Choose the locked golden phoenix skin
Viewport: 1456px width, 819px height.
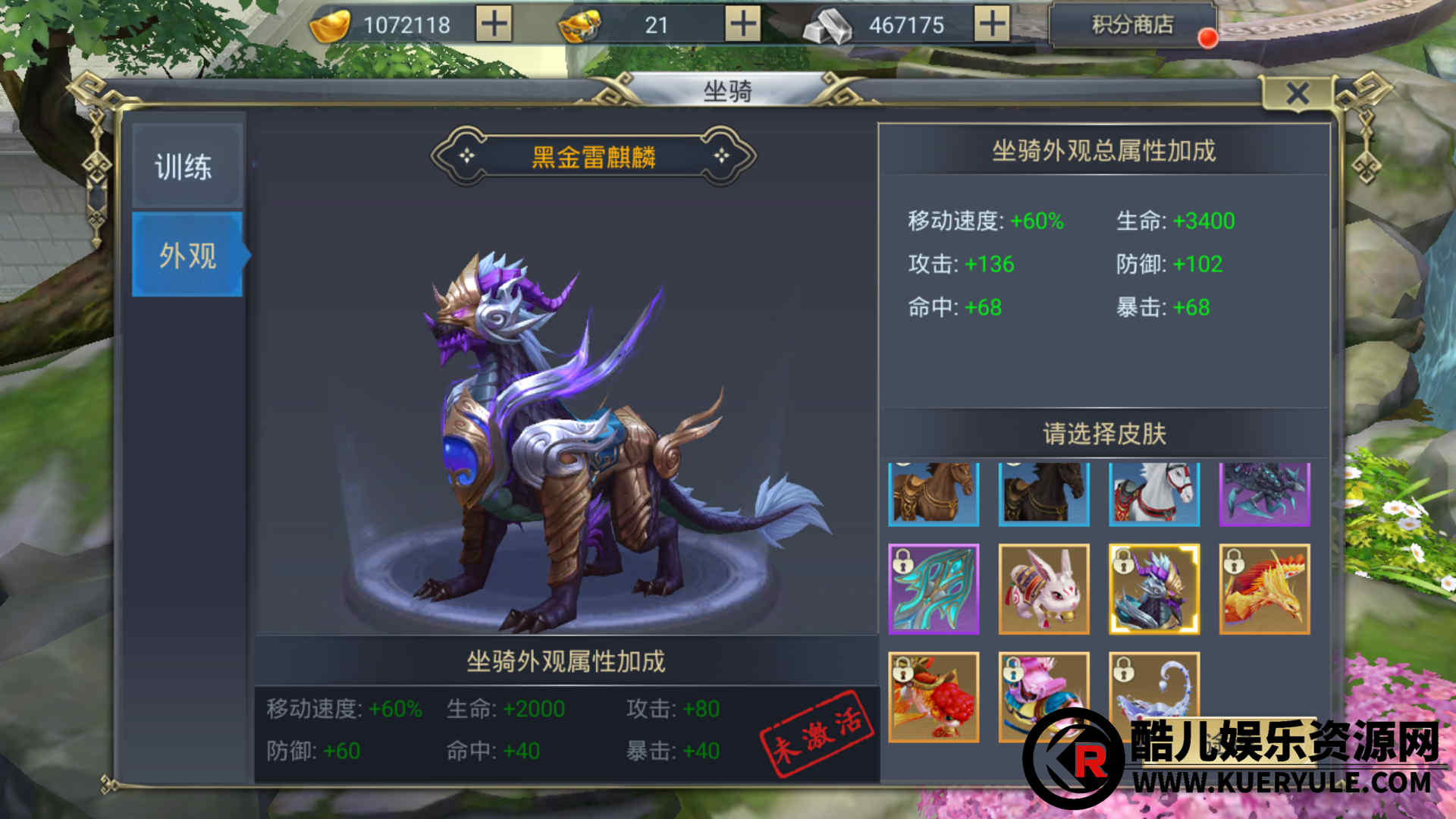click(x=1264, y=589)
